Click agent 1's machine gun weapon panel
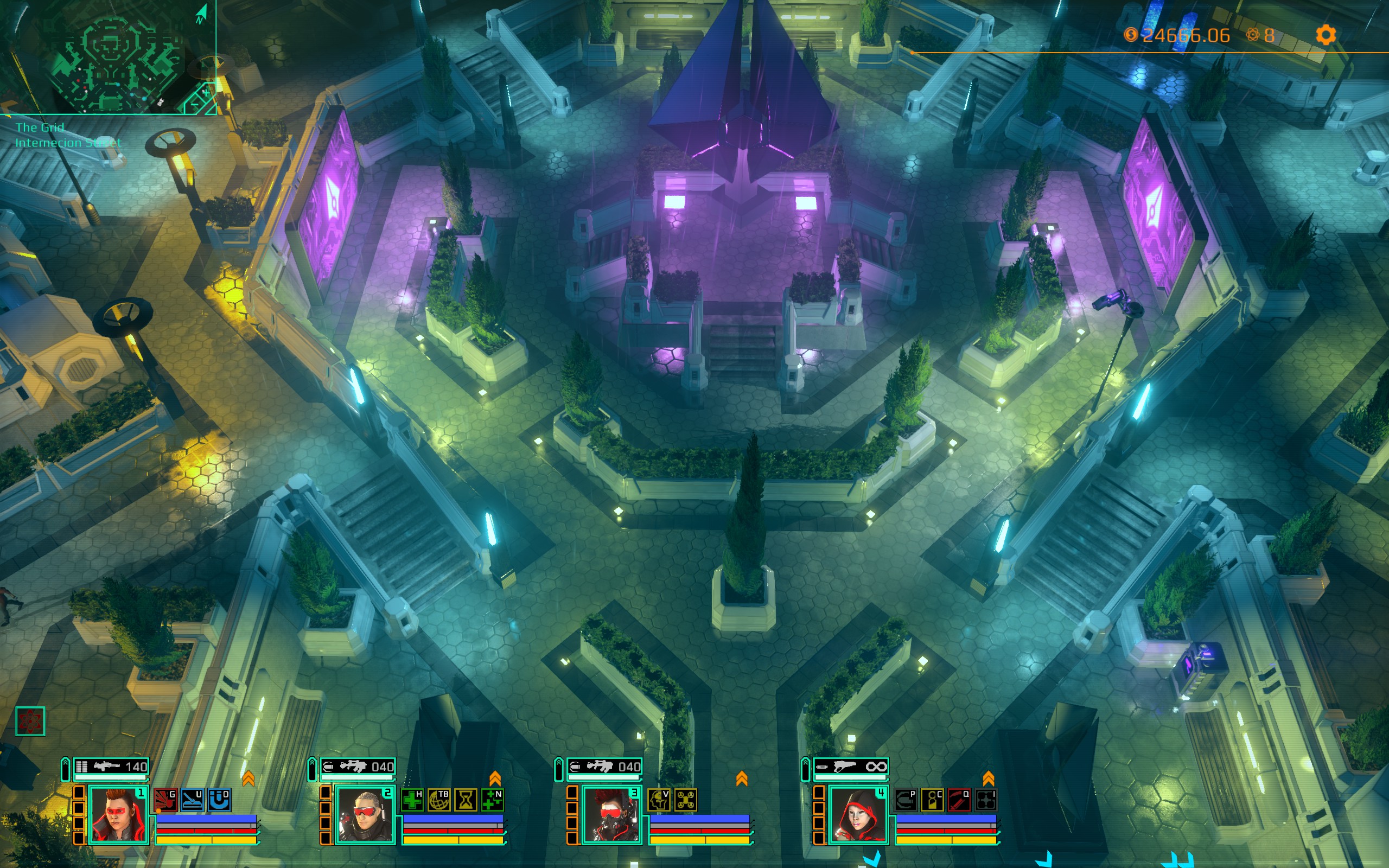 pos(111,767)
